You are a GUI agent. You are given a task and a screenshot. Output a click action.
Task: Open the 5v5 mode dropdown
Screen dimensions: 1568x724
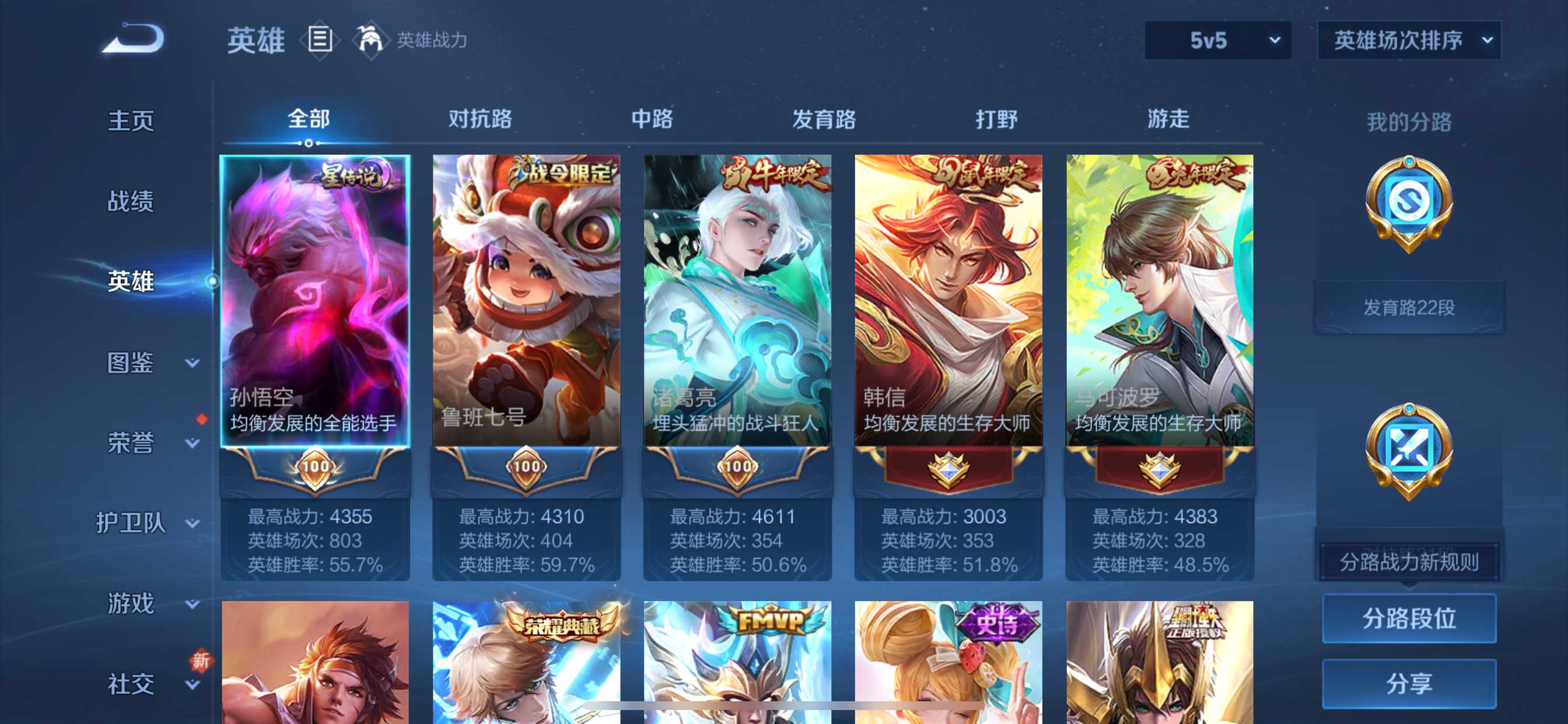(x=1216, y=41)
